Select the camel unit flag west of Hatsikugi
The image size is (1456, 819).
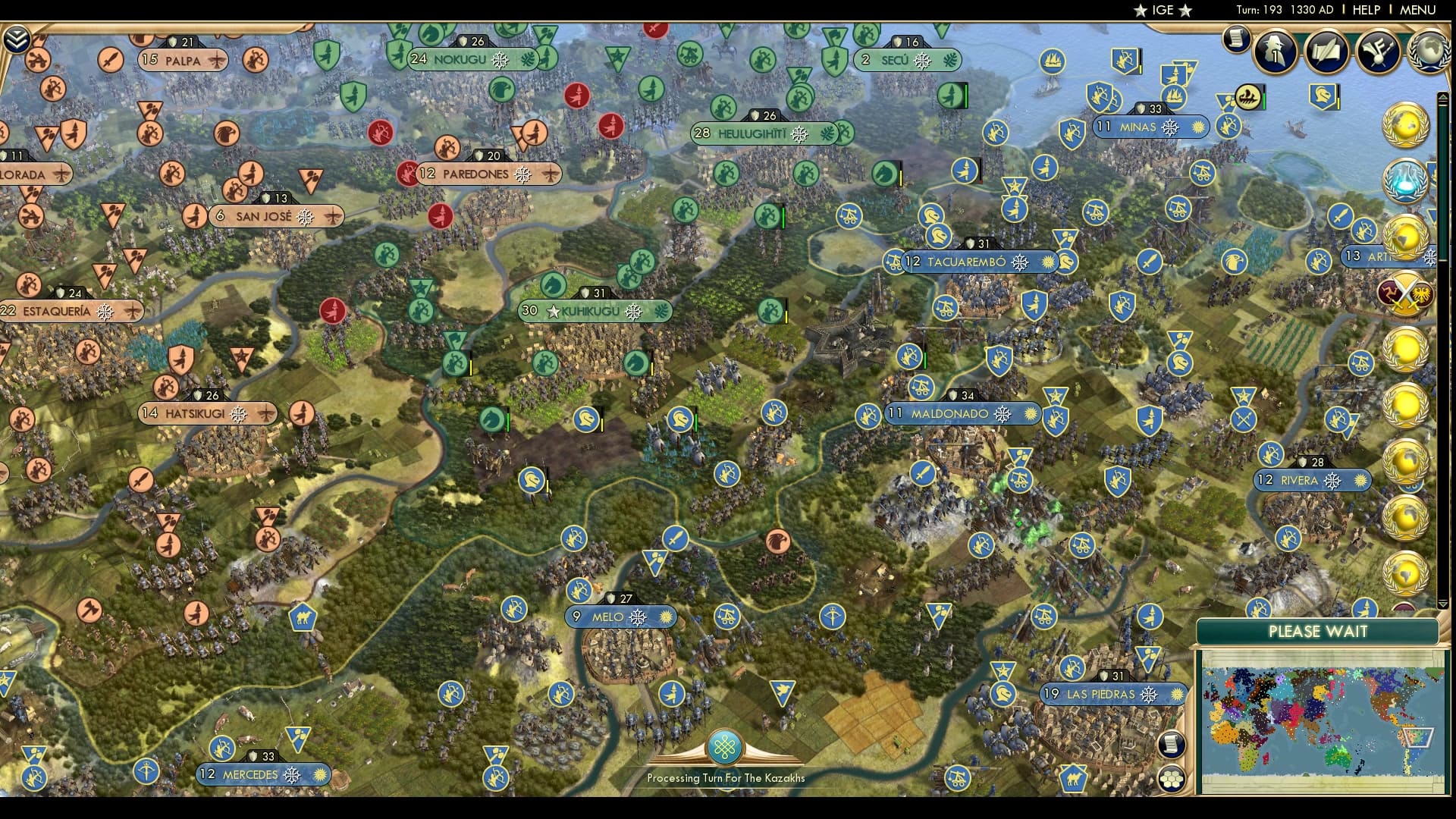click(303, 617)
